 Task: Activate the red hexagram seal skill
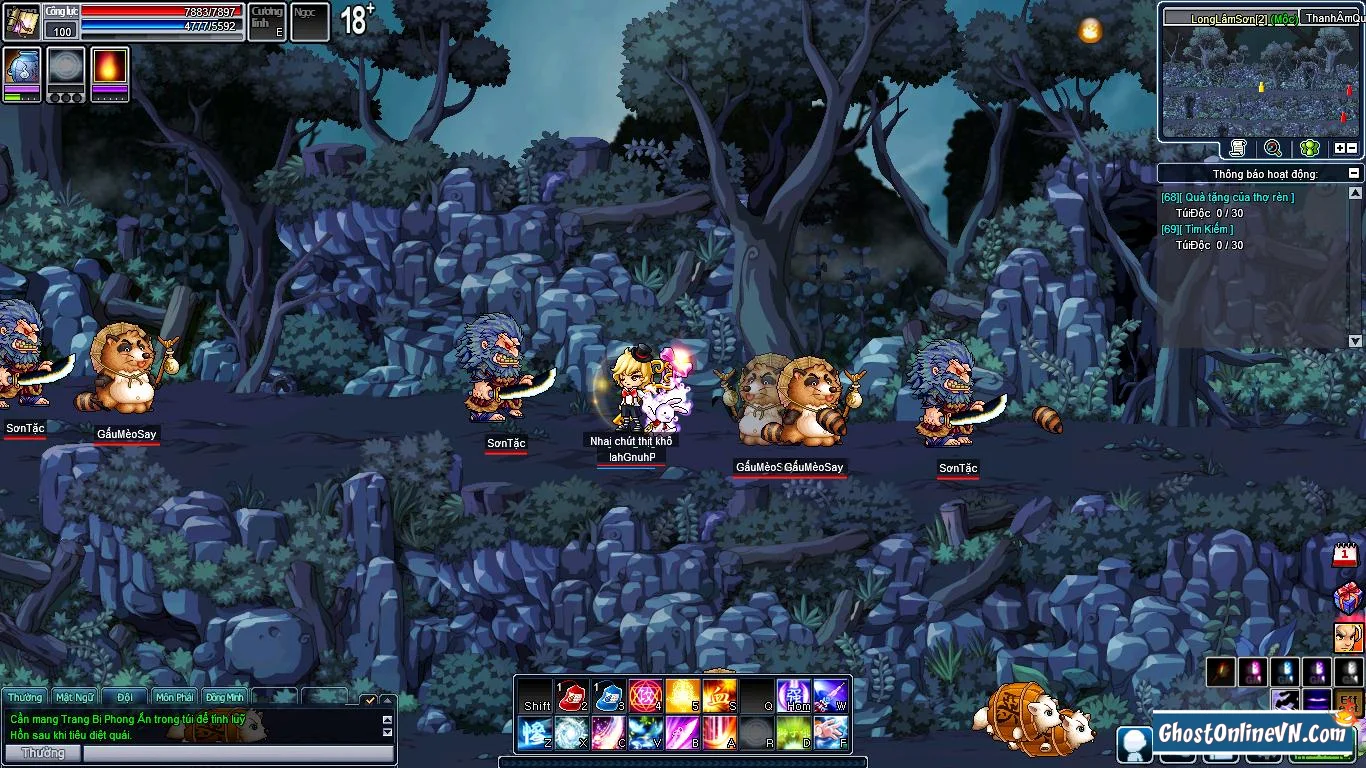(x=645, y=695)
